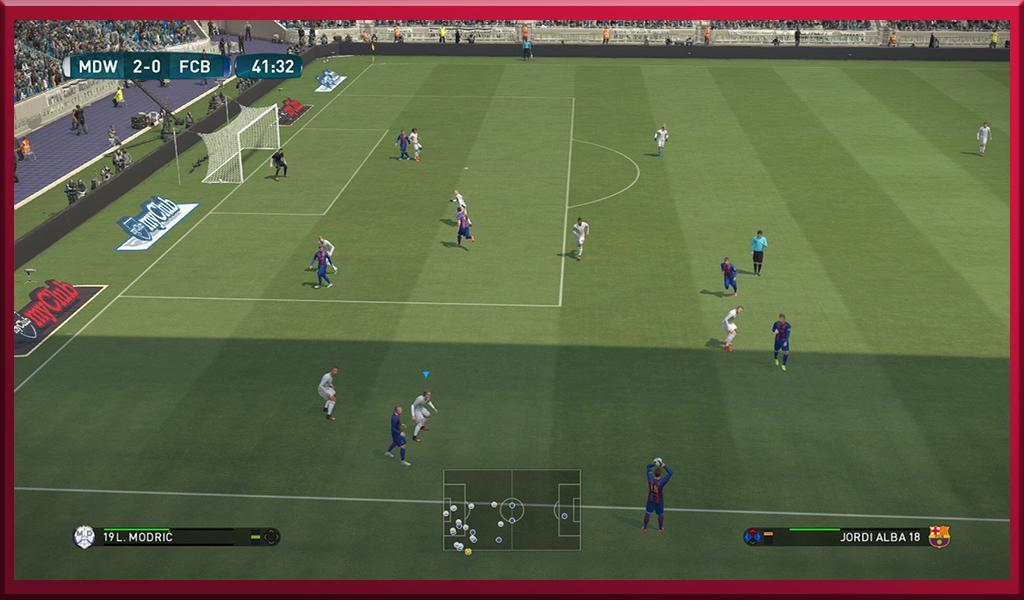Select the L. Modric player name panel
The width and height of the screenshot is (1024, 600).
click(176, 537)
